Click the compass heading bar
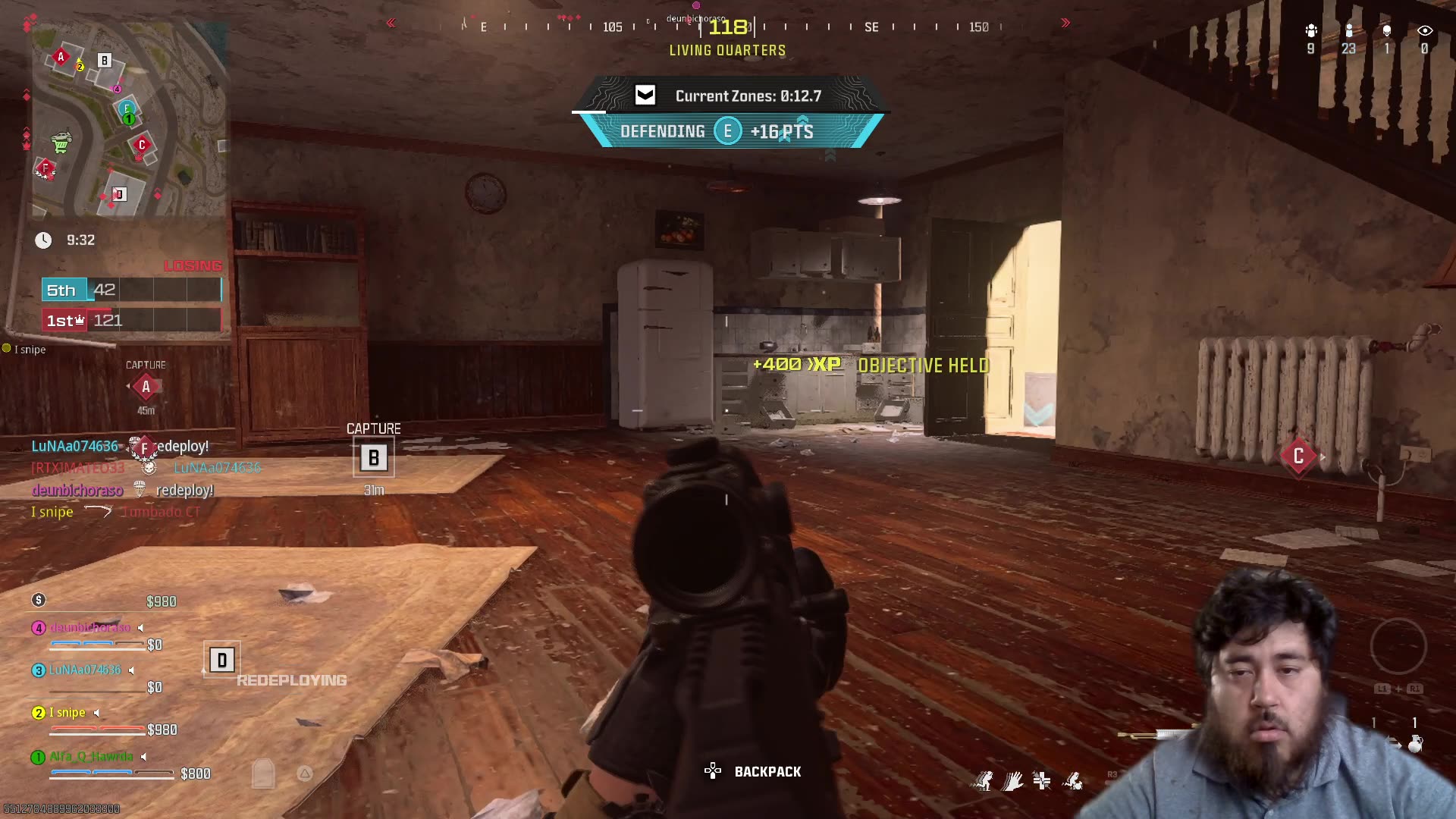The width and height of the screenshot is (1456, 819). (728, 27)
